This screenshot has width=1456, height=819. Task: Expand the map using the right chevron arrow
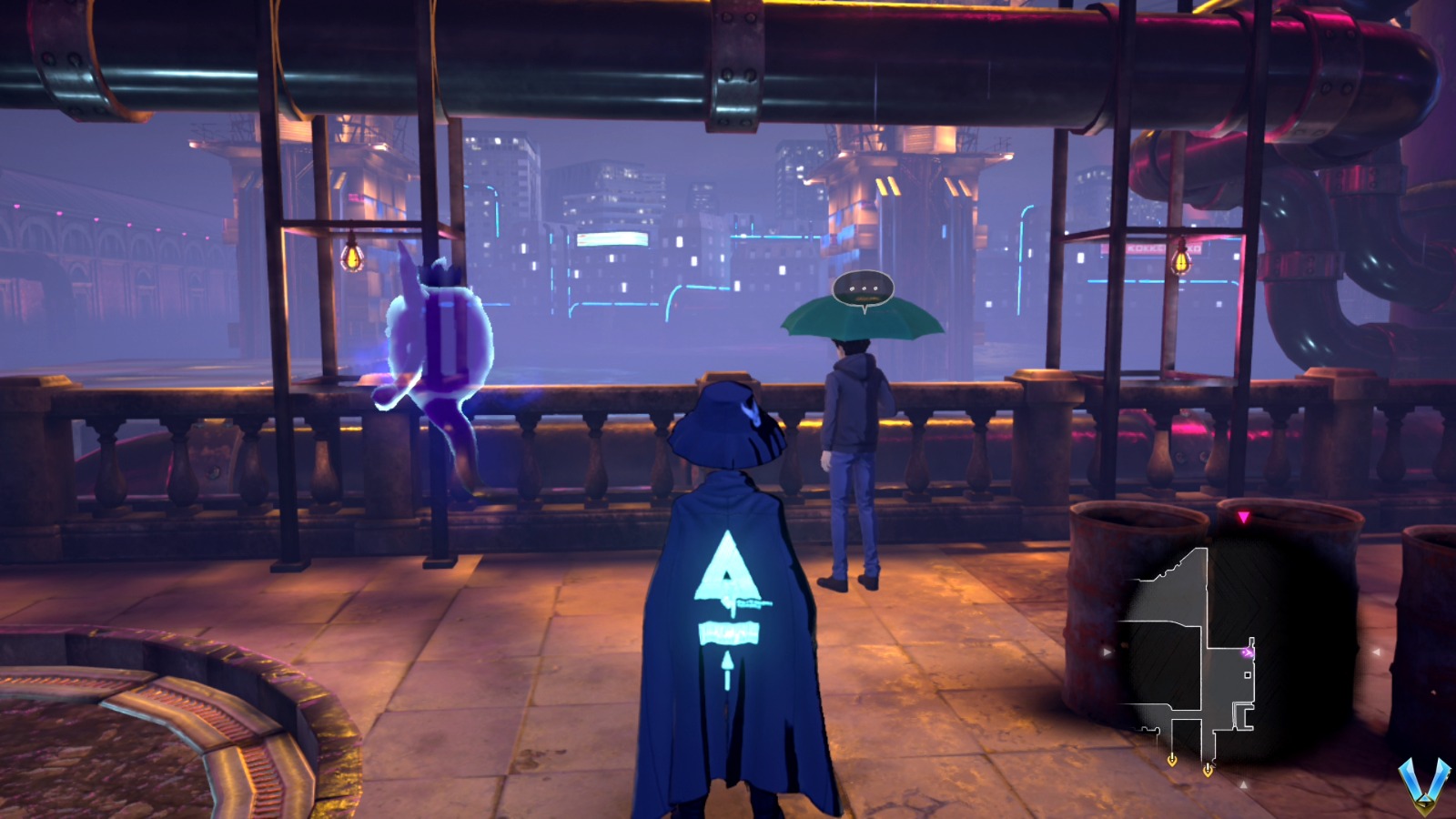[1377, 652]
